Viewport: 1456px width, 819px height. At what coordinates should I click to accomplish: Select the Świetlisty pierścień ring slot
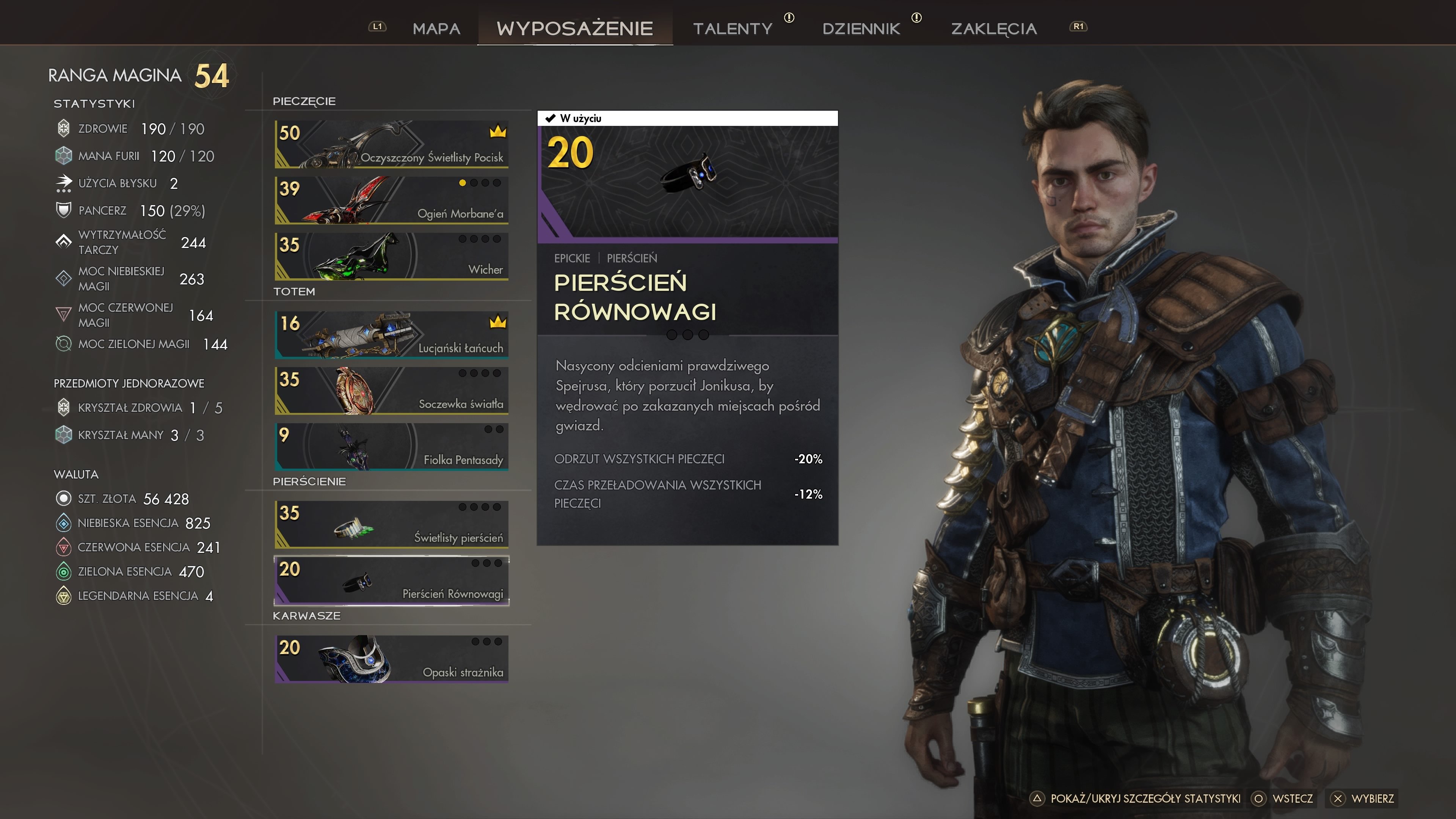click(x=391, y=524)
